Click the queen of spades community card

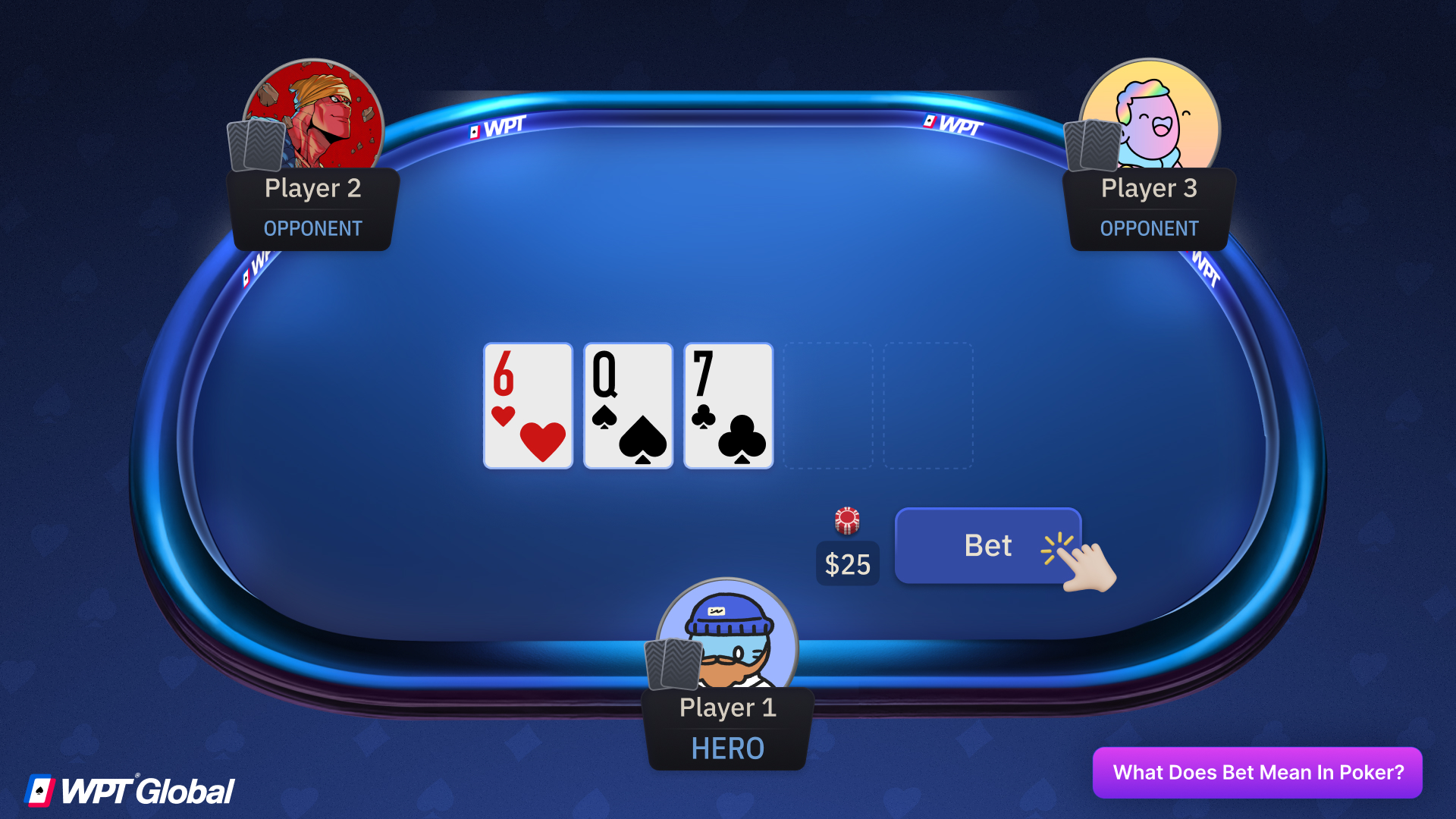(x=627, y=406)
